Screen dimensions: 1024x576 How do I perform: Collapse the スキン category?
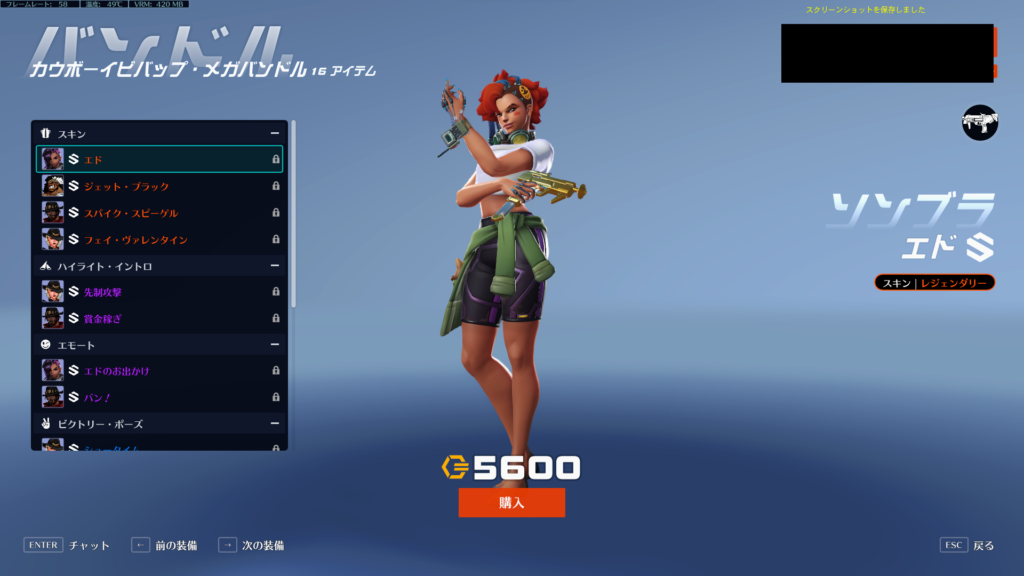click(x=274, y=133)
